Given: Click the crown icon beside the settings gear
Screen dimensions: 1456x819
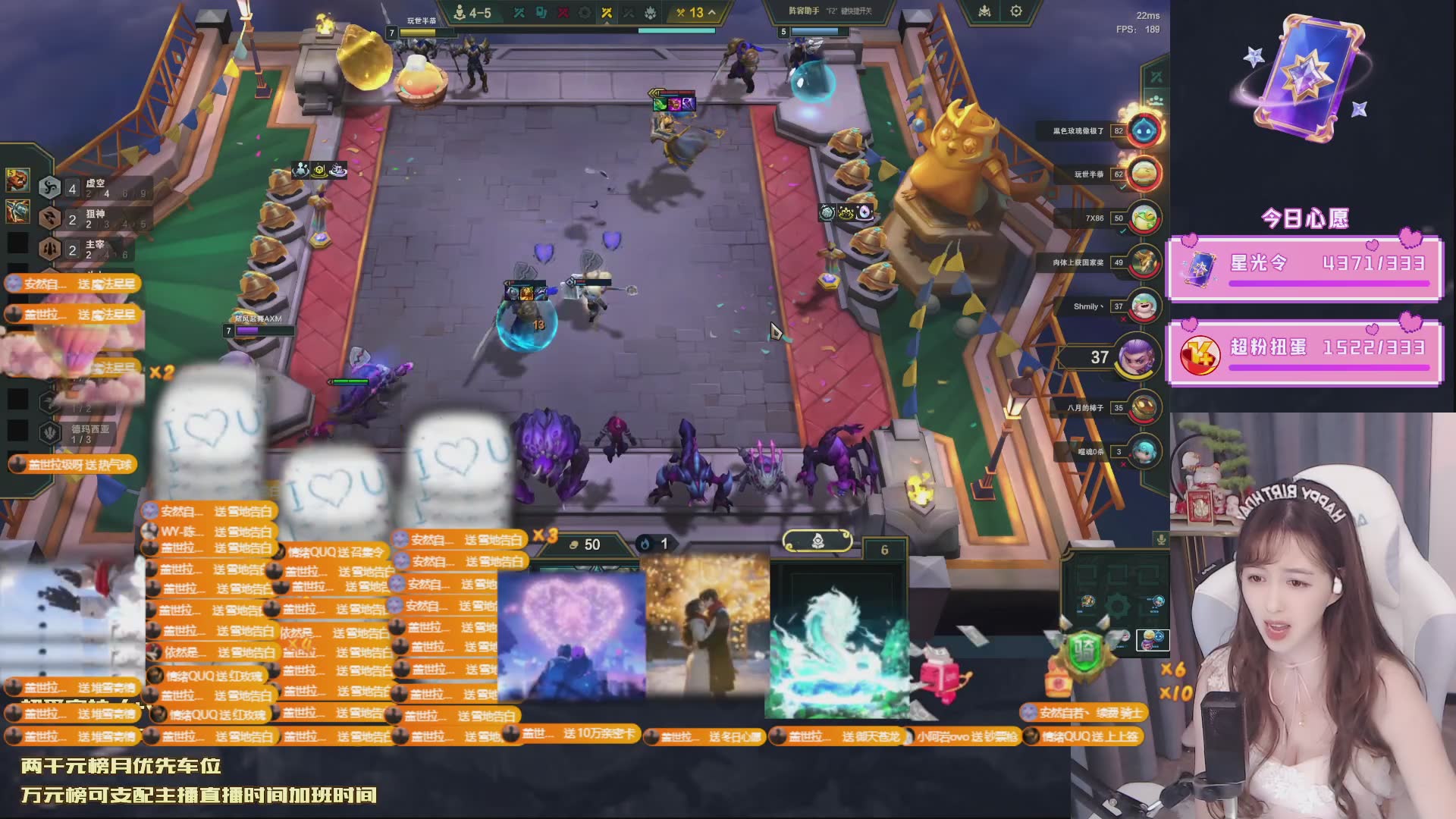Looking at the screenshot, I should point(984,11).
